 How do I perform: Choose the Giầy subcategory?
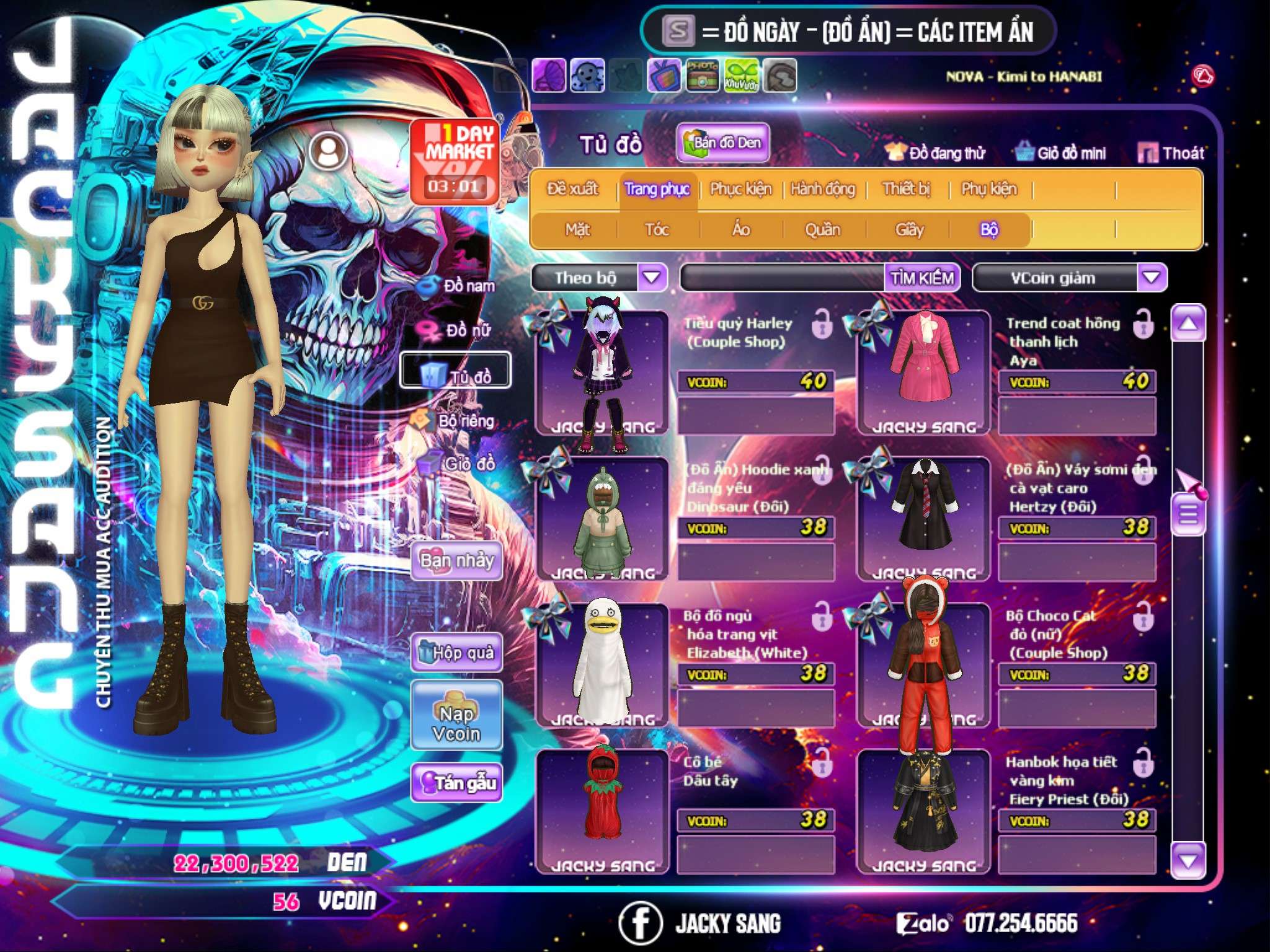click(909, 230)
